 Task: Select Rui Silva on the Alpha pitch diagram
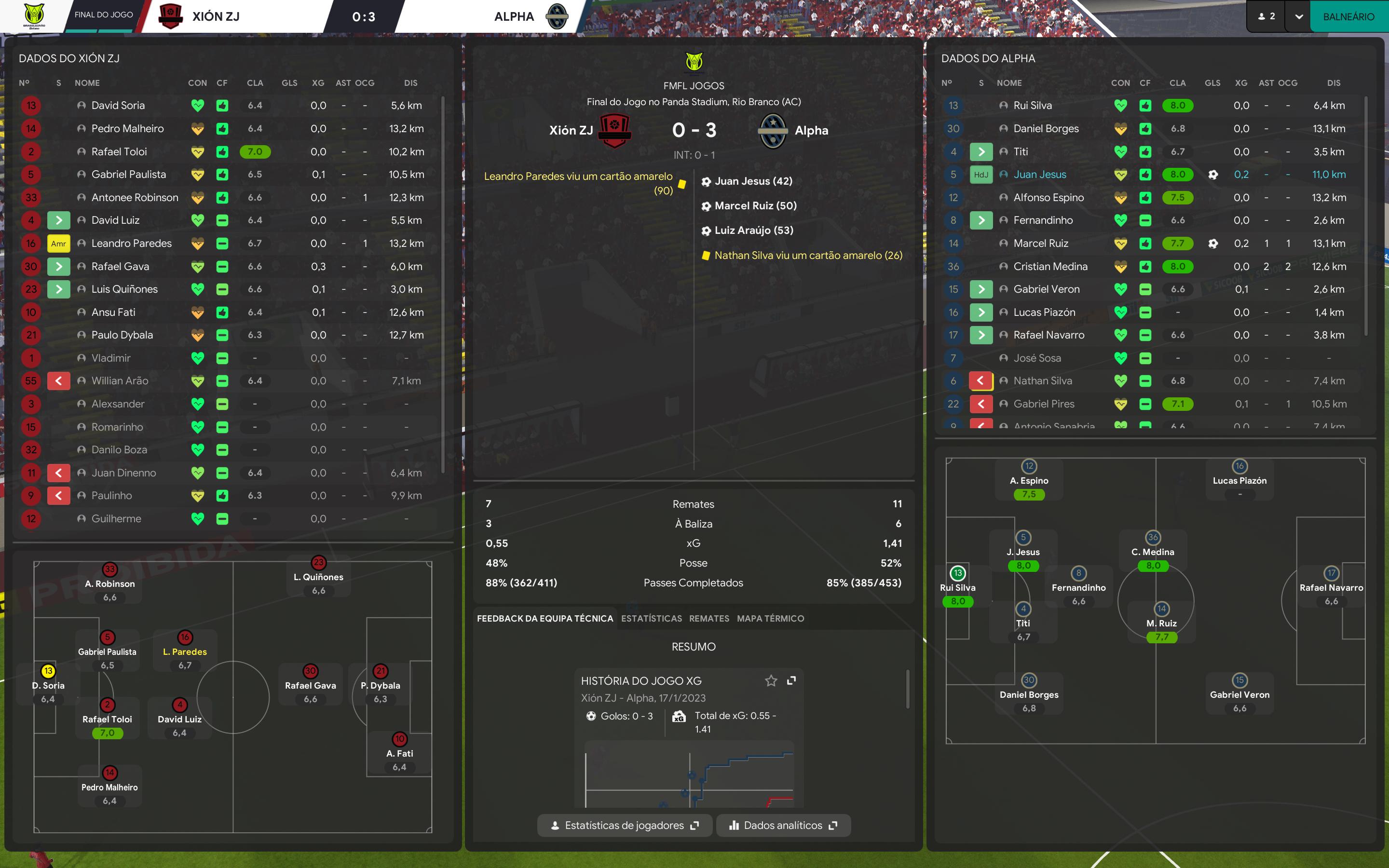(x=957, y=587)
